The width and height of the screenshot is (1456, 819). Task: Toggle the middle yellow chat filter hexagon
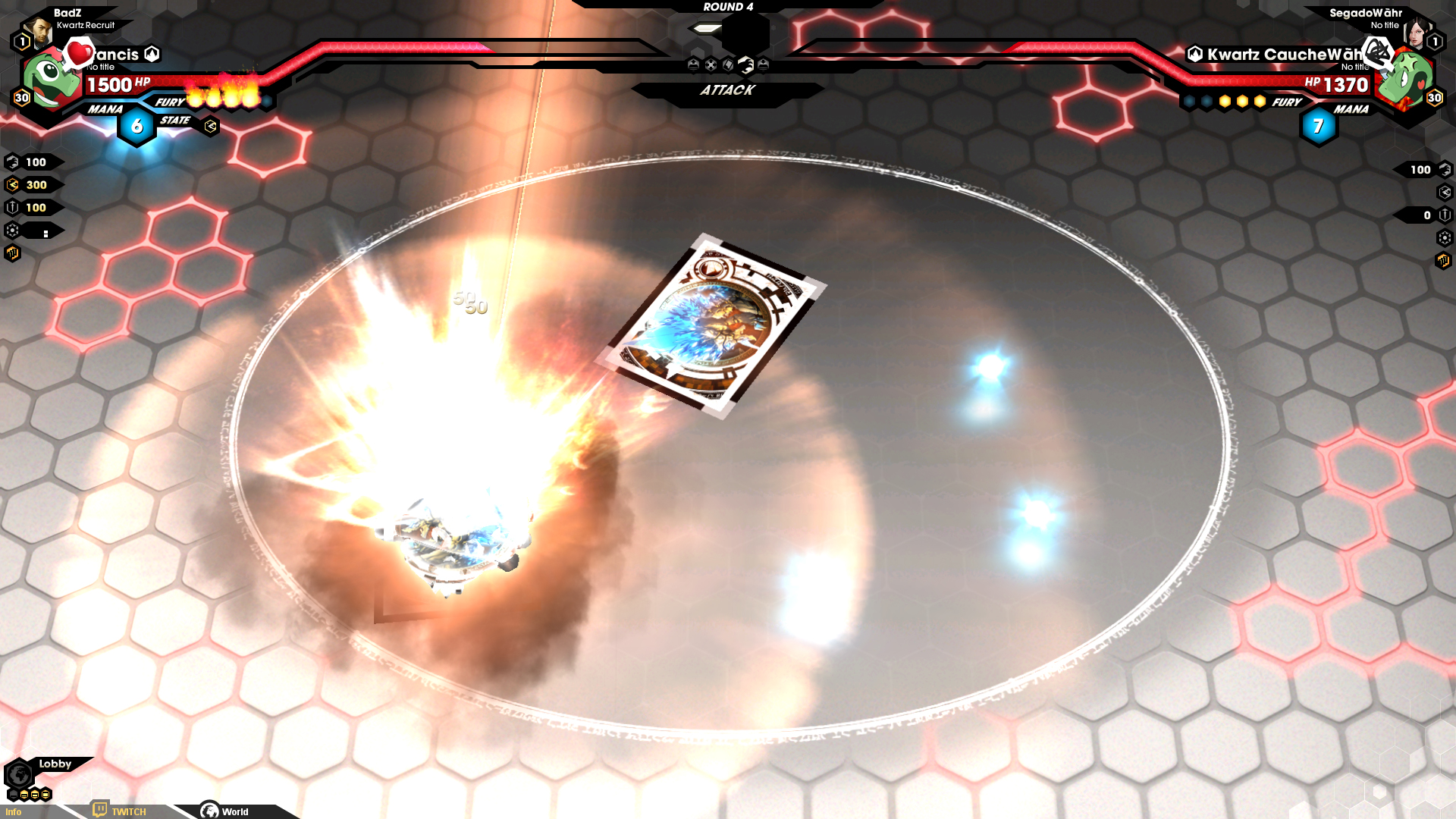tap(34, 795)
